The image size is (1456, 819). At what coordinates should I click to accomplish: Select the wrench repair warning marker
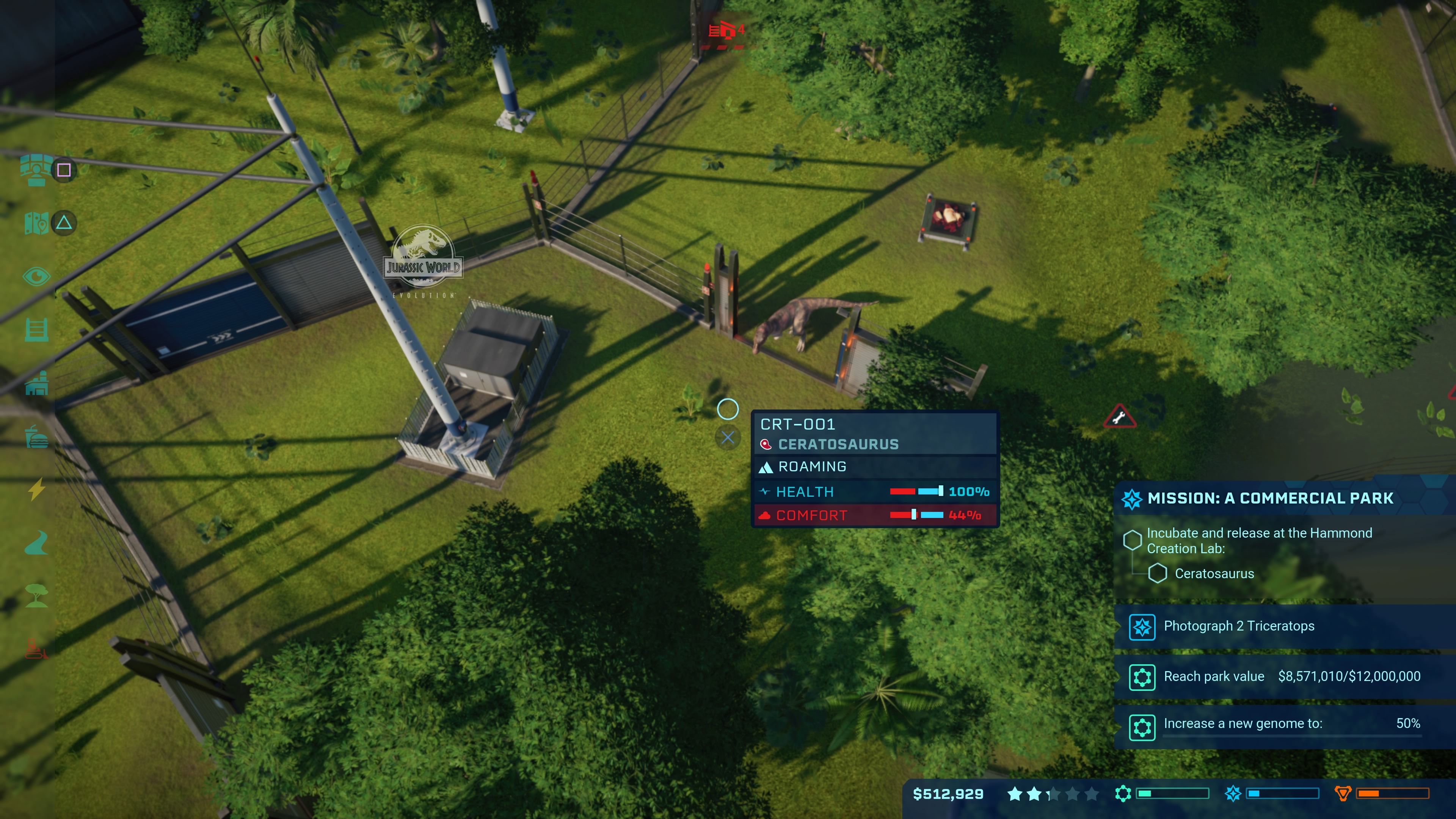point(1119,418)
